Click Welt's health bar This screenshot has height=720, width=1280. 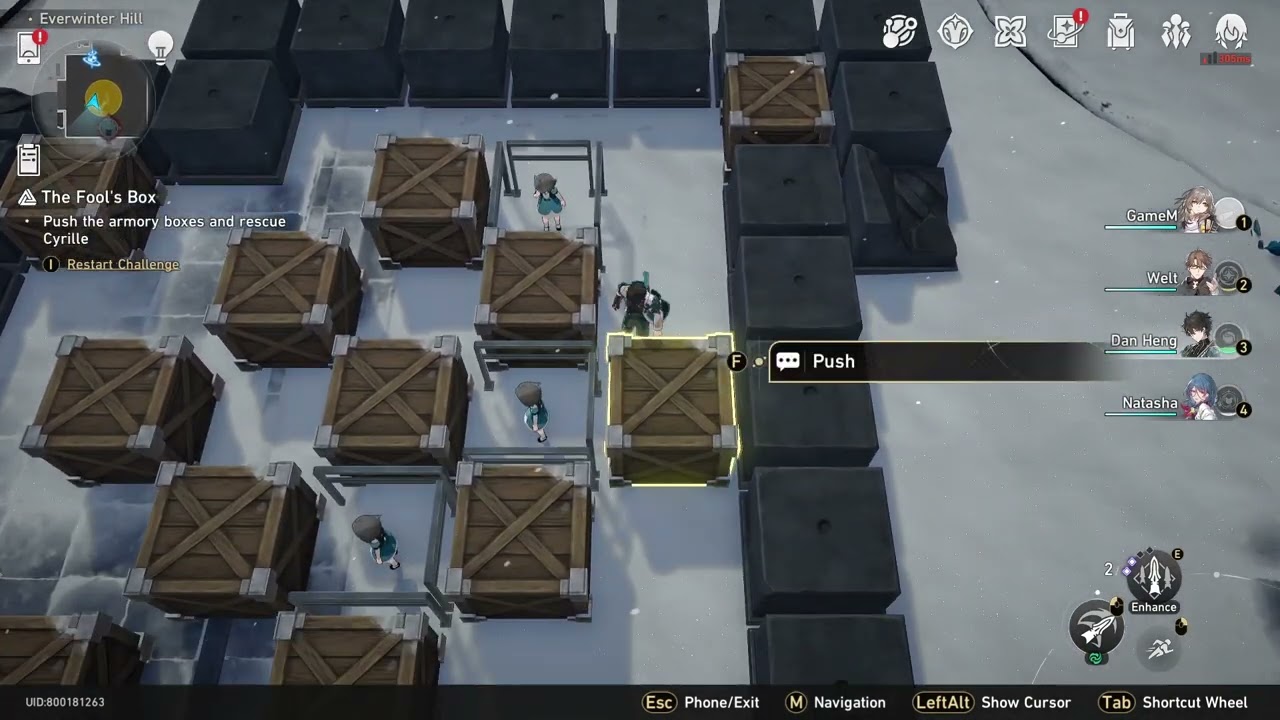coord(1140,291)
